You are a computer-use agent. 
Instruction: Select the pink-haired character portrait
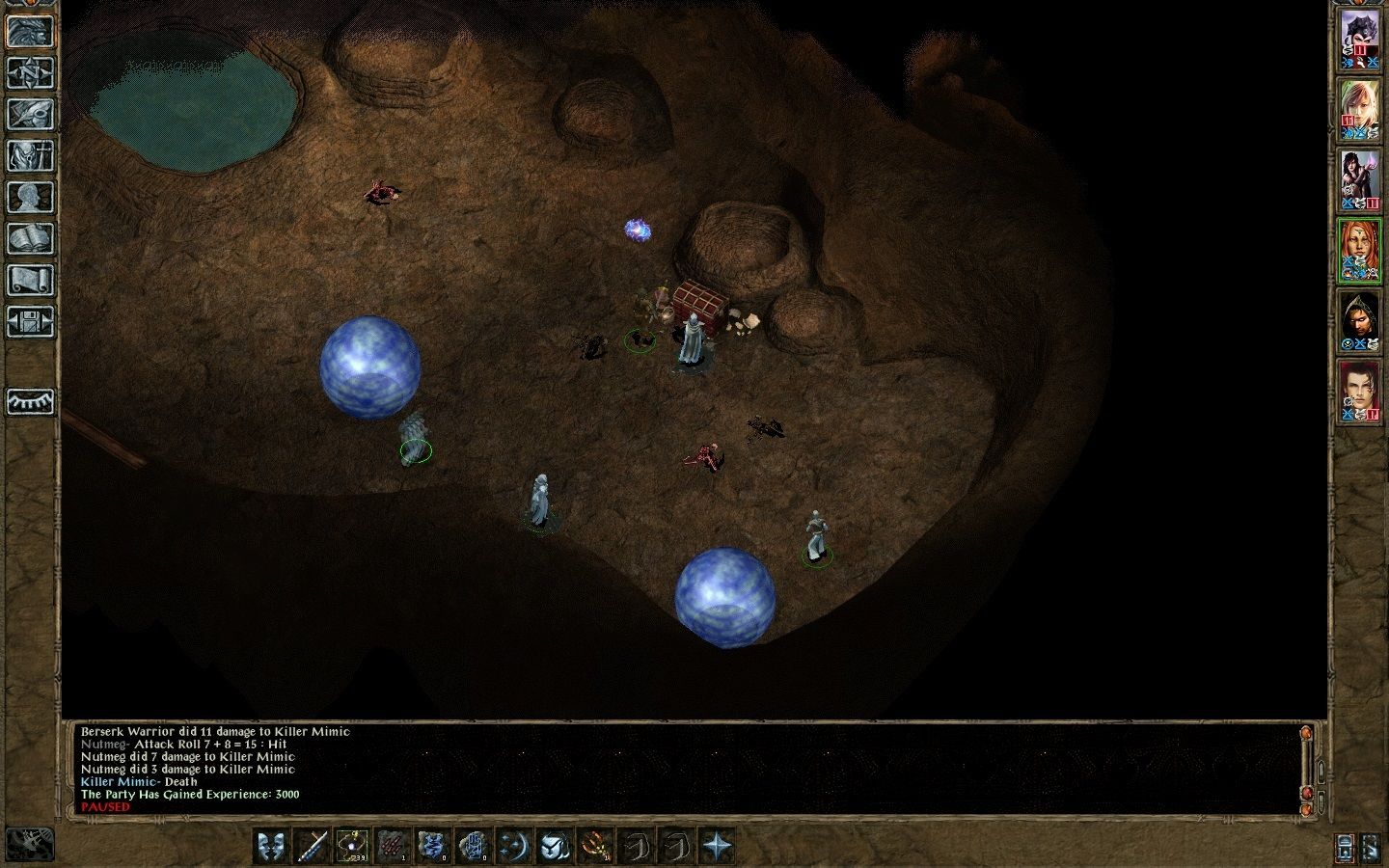(1360, 109)
